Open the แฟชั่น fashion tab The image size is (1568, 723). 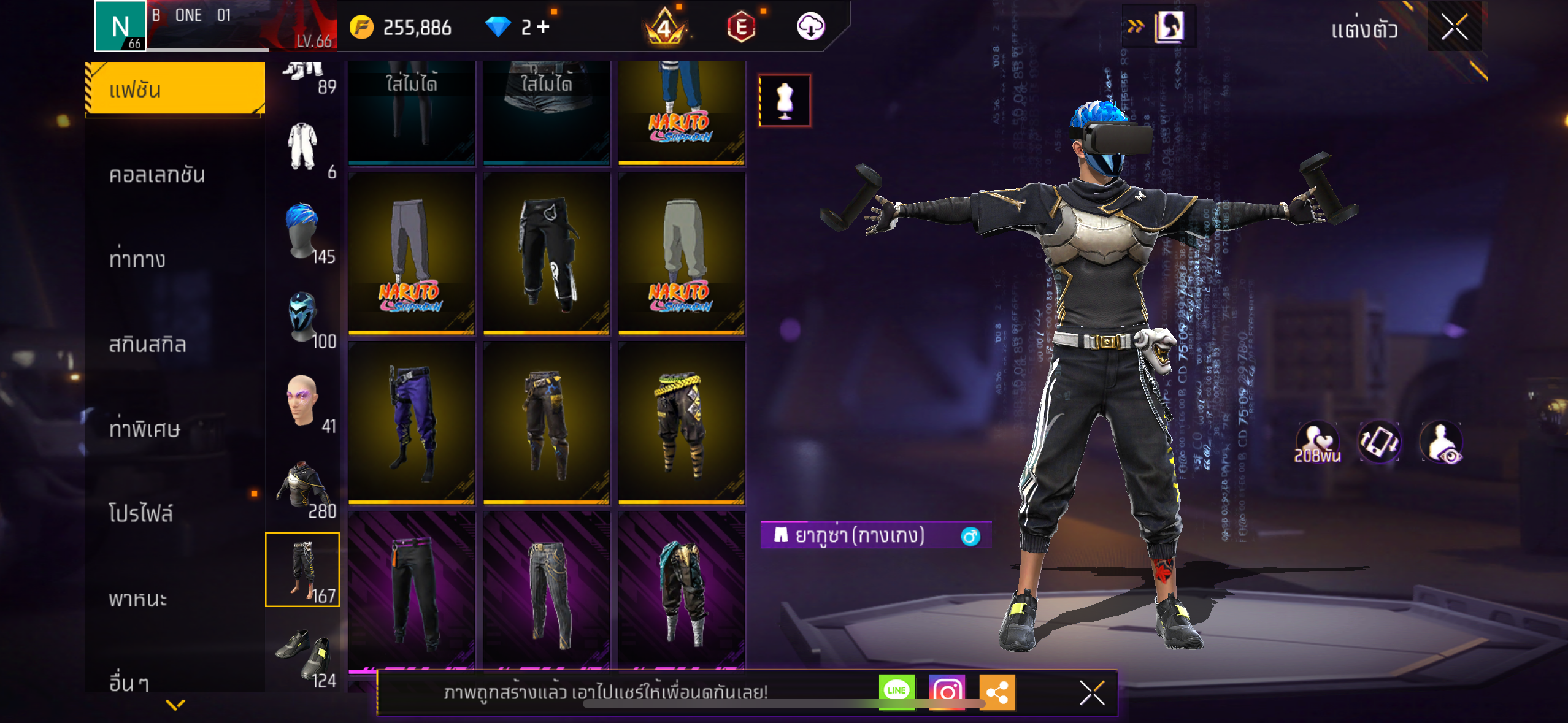tap(175, 90)
